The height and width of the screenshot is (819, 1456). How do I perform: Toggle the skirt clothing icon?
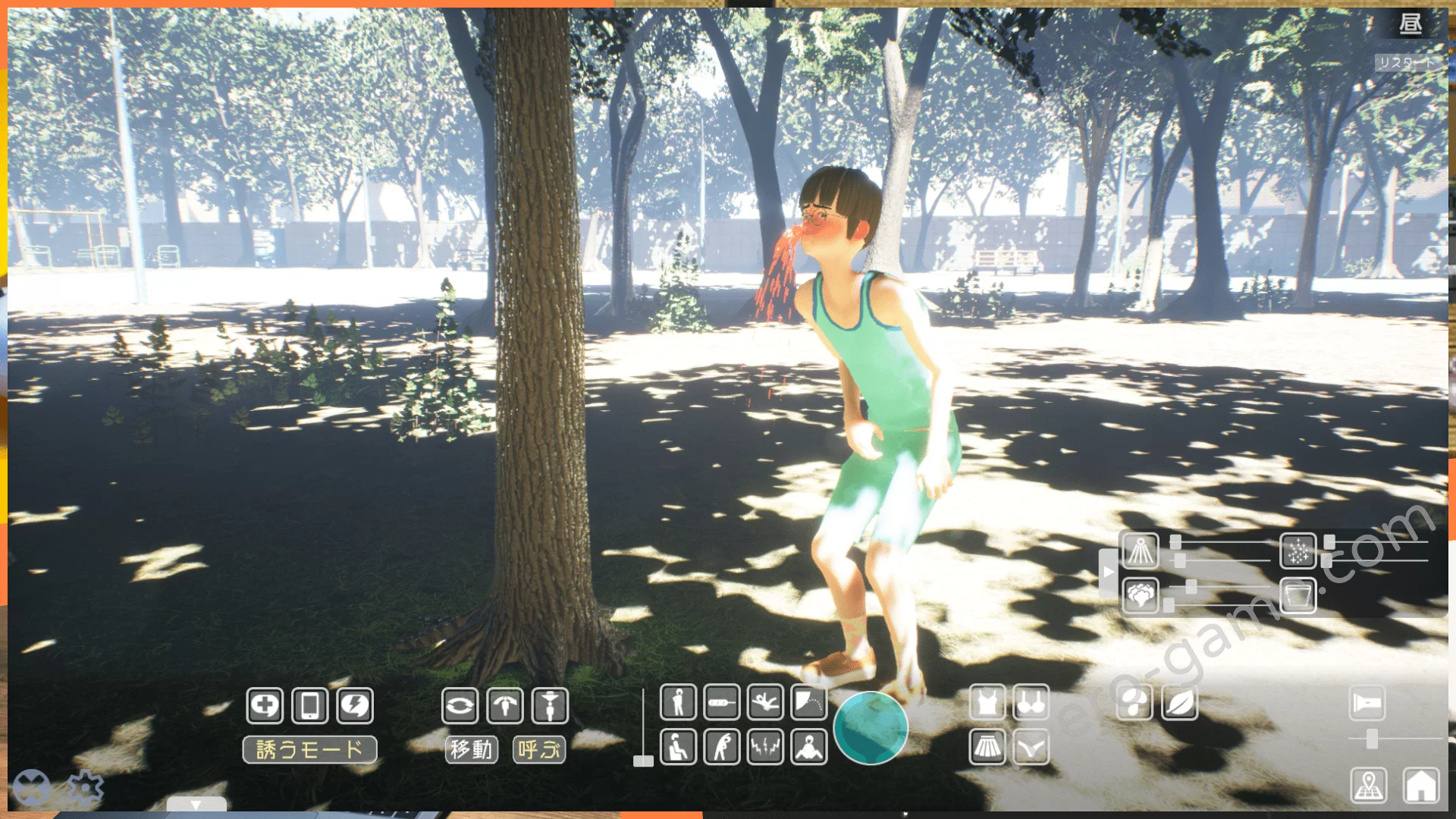click(987, 748)
